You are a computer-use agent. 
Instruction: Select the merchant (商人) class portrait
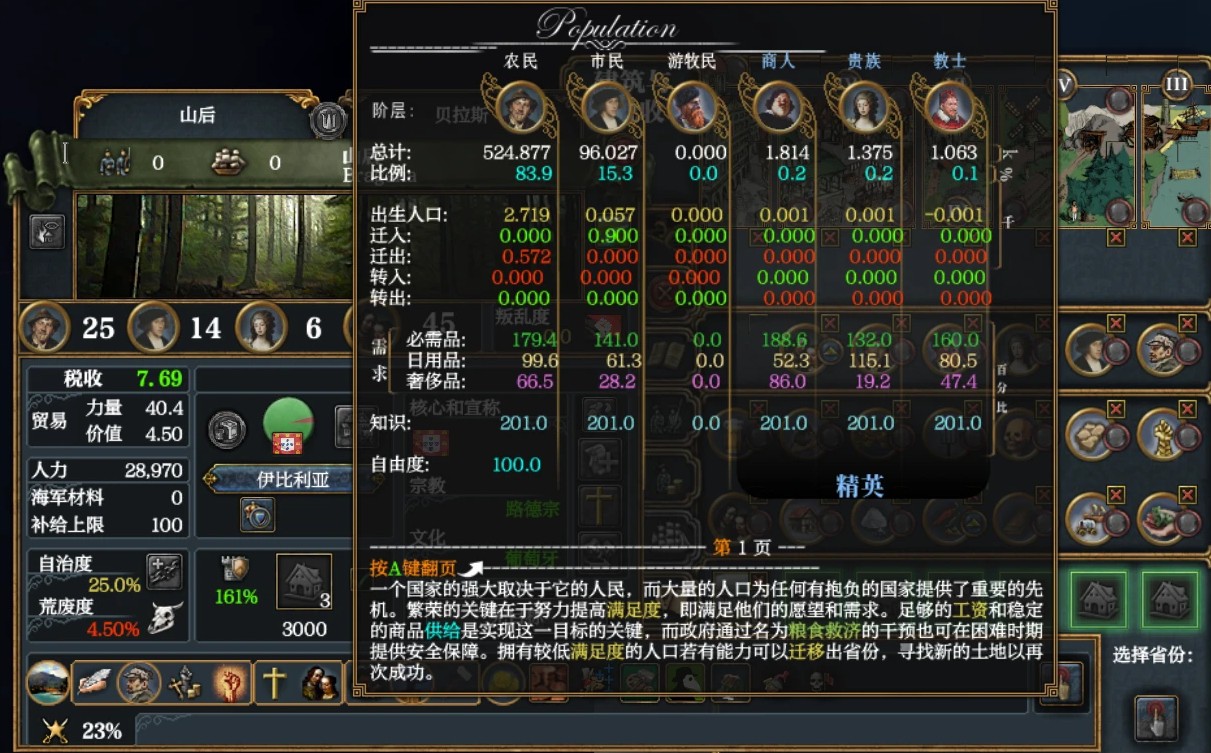click(778, 105)
